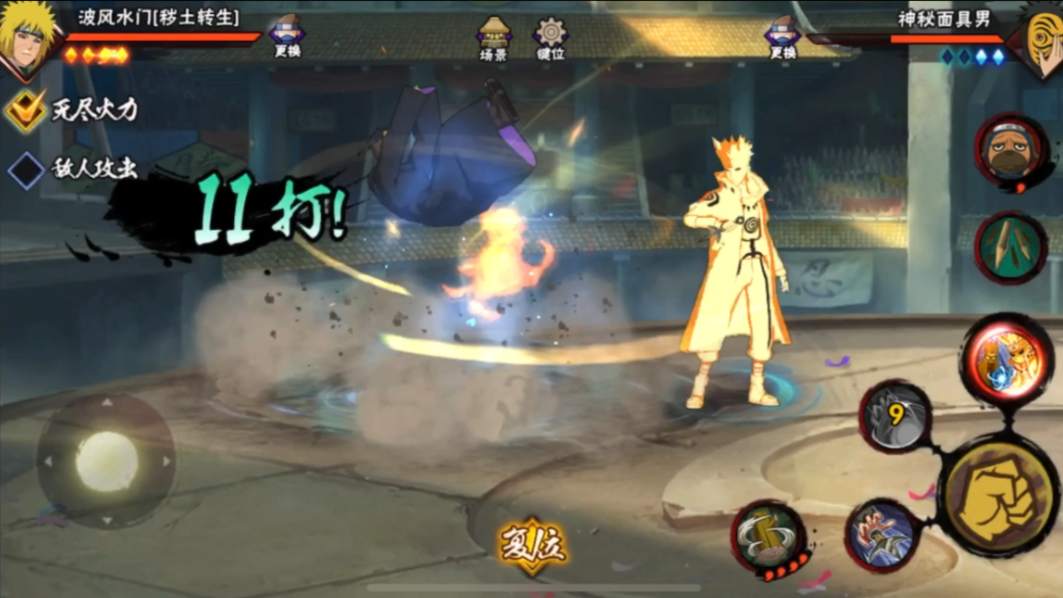This screenshot has width=1063, height=598.
Task: Click the 复位 reset position button
Action: (x=533, y=547)
